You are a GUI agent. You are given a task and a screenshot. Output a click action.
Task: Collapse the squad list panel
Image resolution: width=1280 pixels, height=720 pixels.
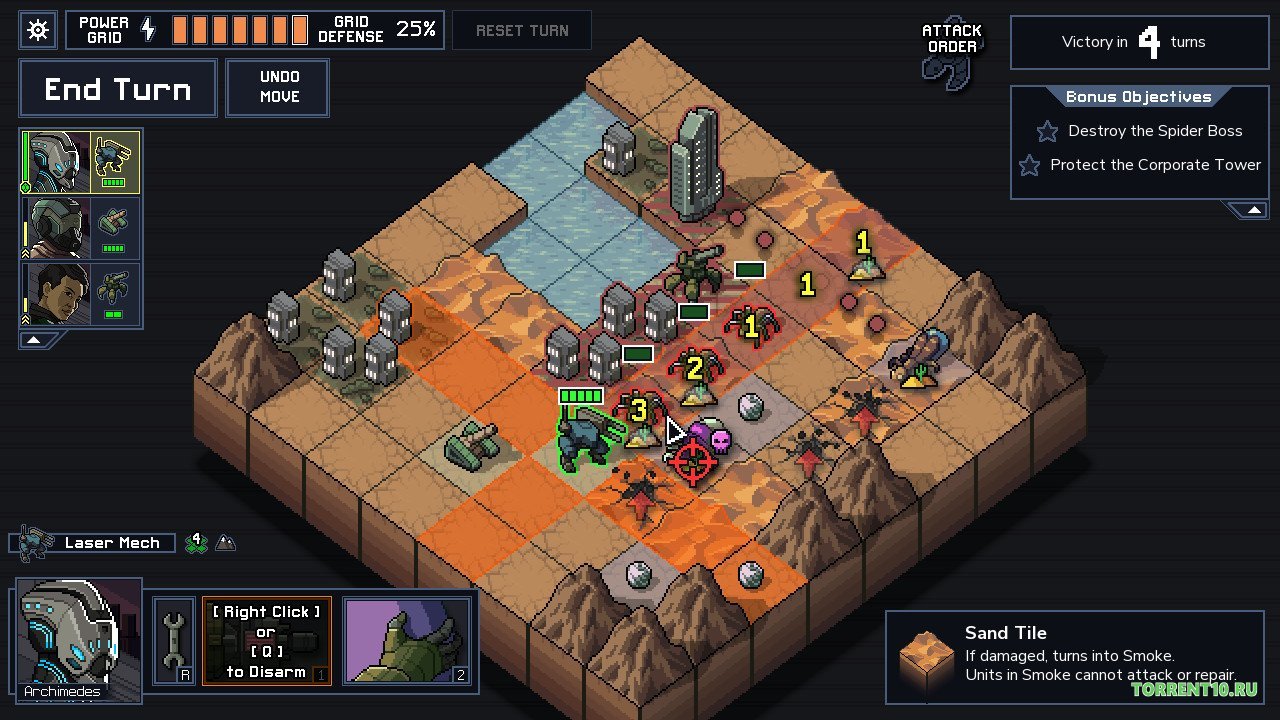coord(35,339)
